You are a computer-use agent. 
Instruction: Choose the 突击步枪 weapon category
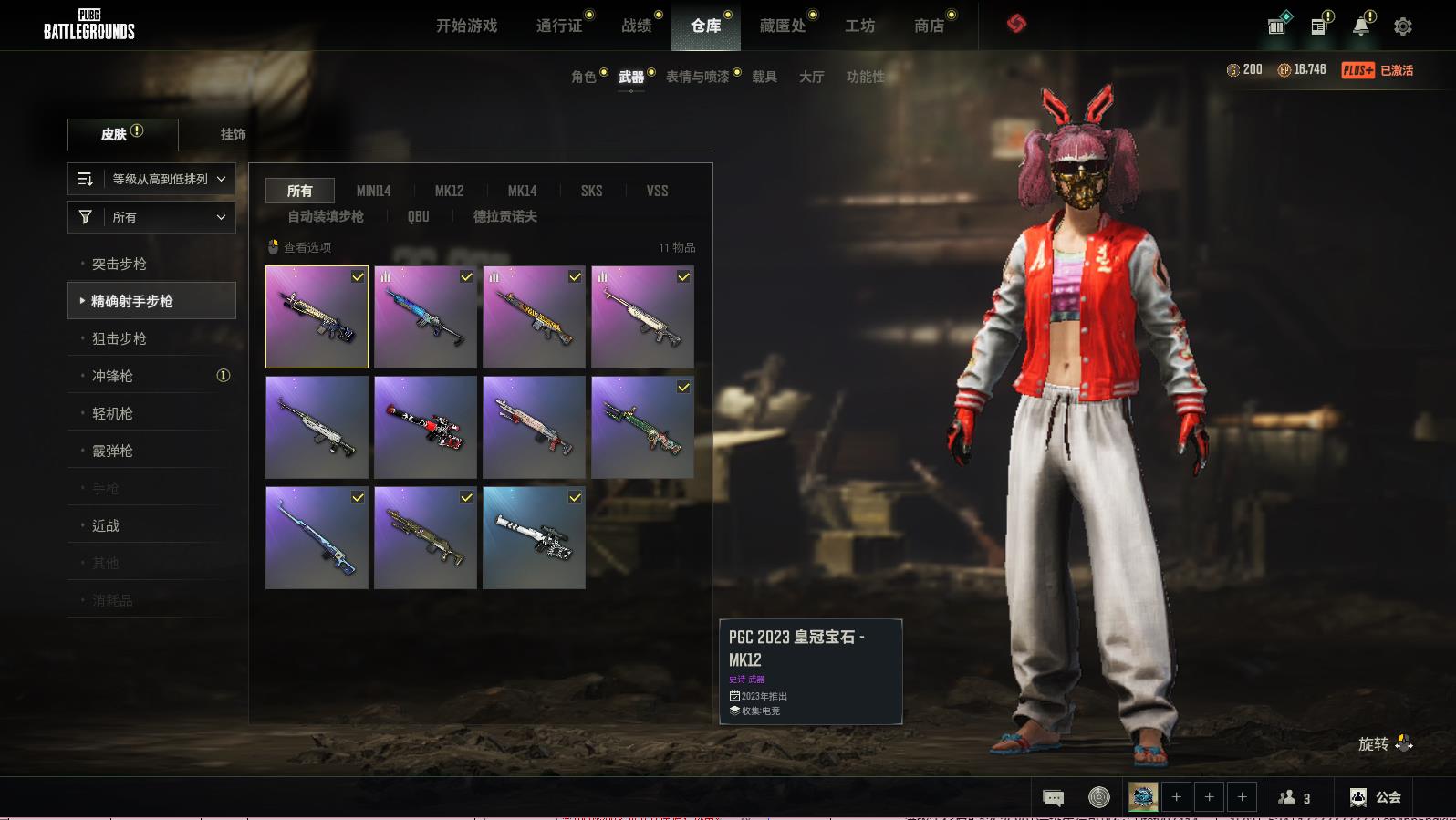coord(120,264)
